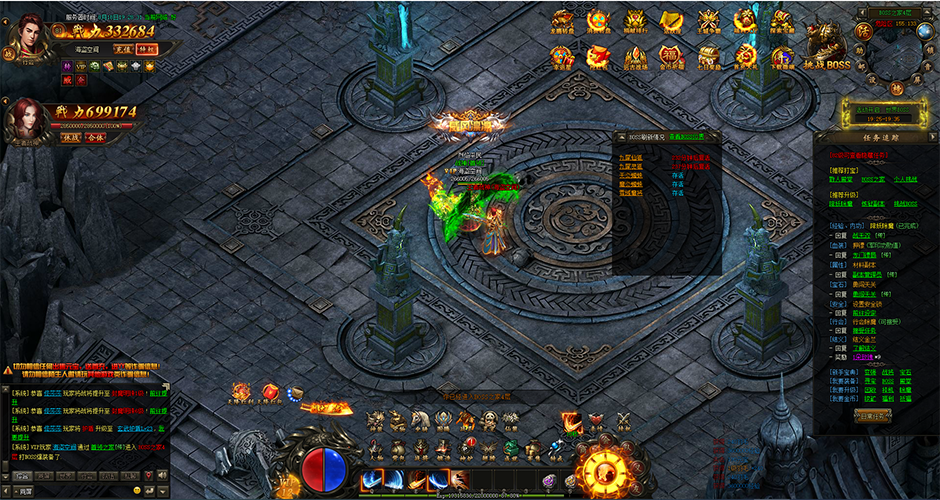This screenshot has height=500, width=940.
Task: Click the red and blue health-mana orb
Action: (x=324, y=468)
